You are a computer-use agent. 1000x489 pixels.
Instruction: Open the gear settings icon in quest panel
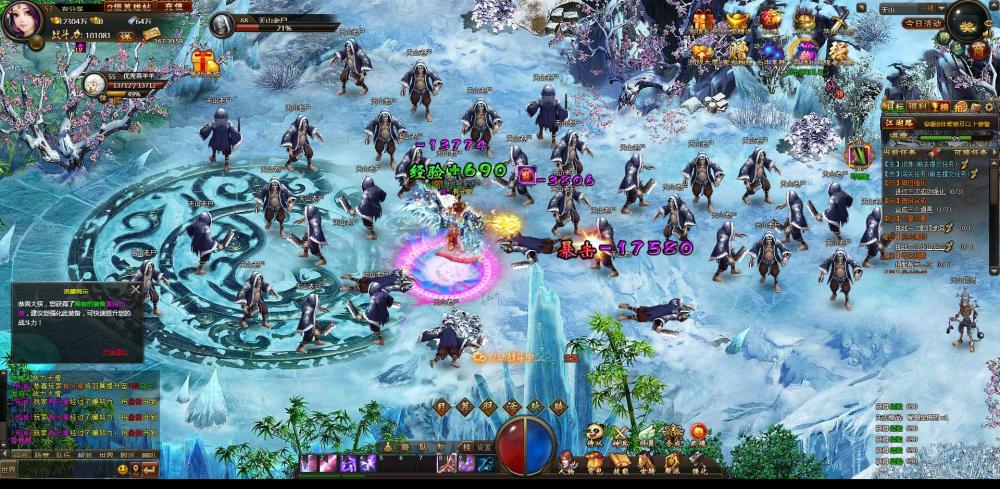987,106
